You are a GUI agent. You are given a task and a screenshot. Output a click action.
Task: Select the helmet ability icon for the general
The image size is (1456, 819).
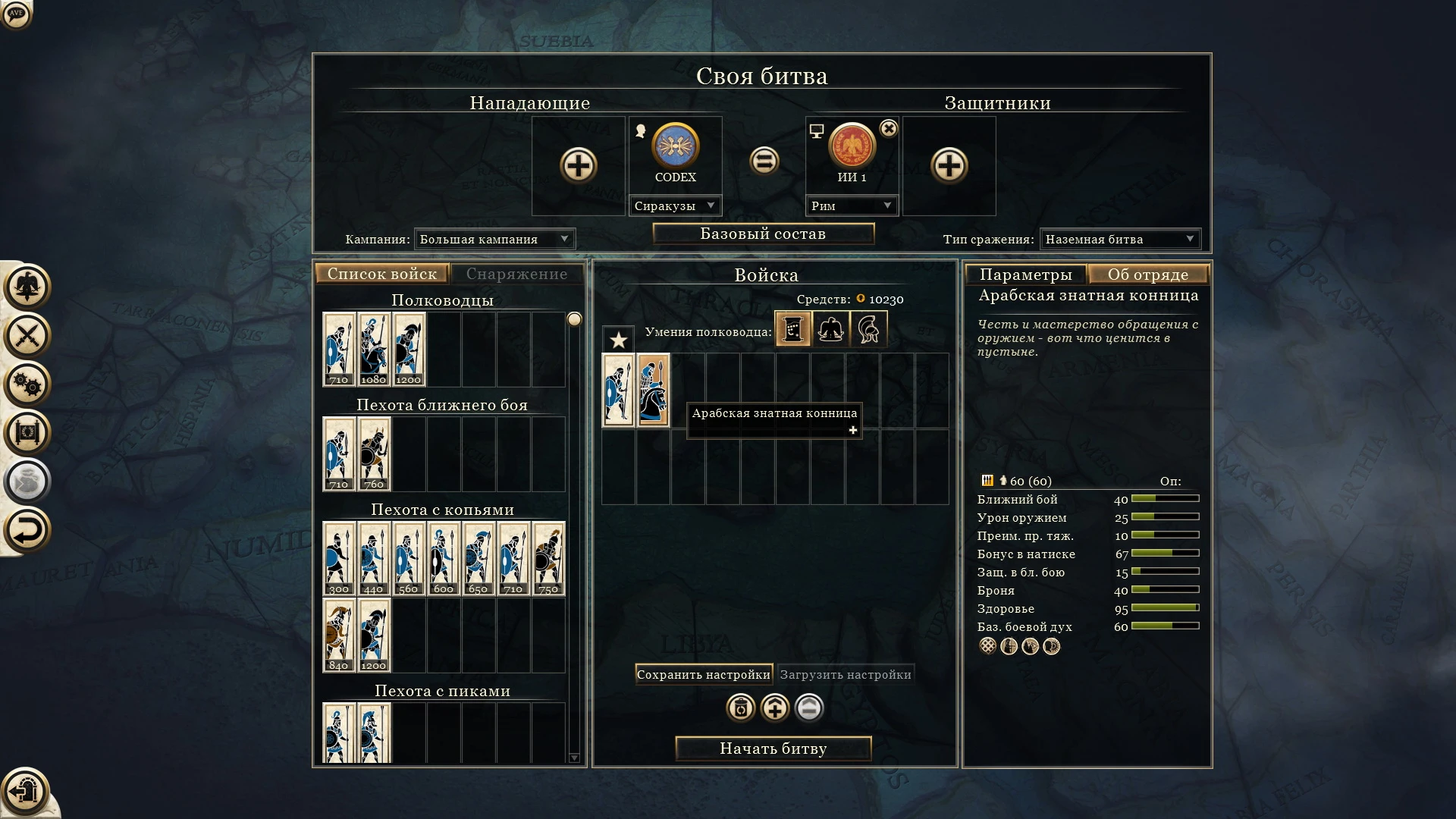coord(869,329)
